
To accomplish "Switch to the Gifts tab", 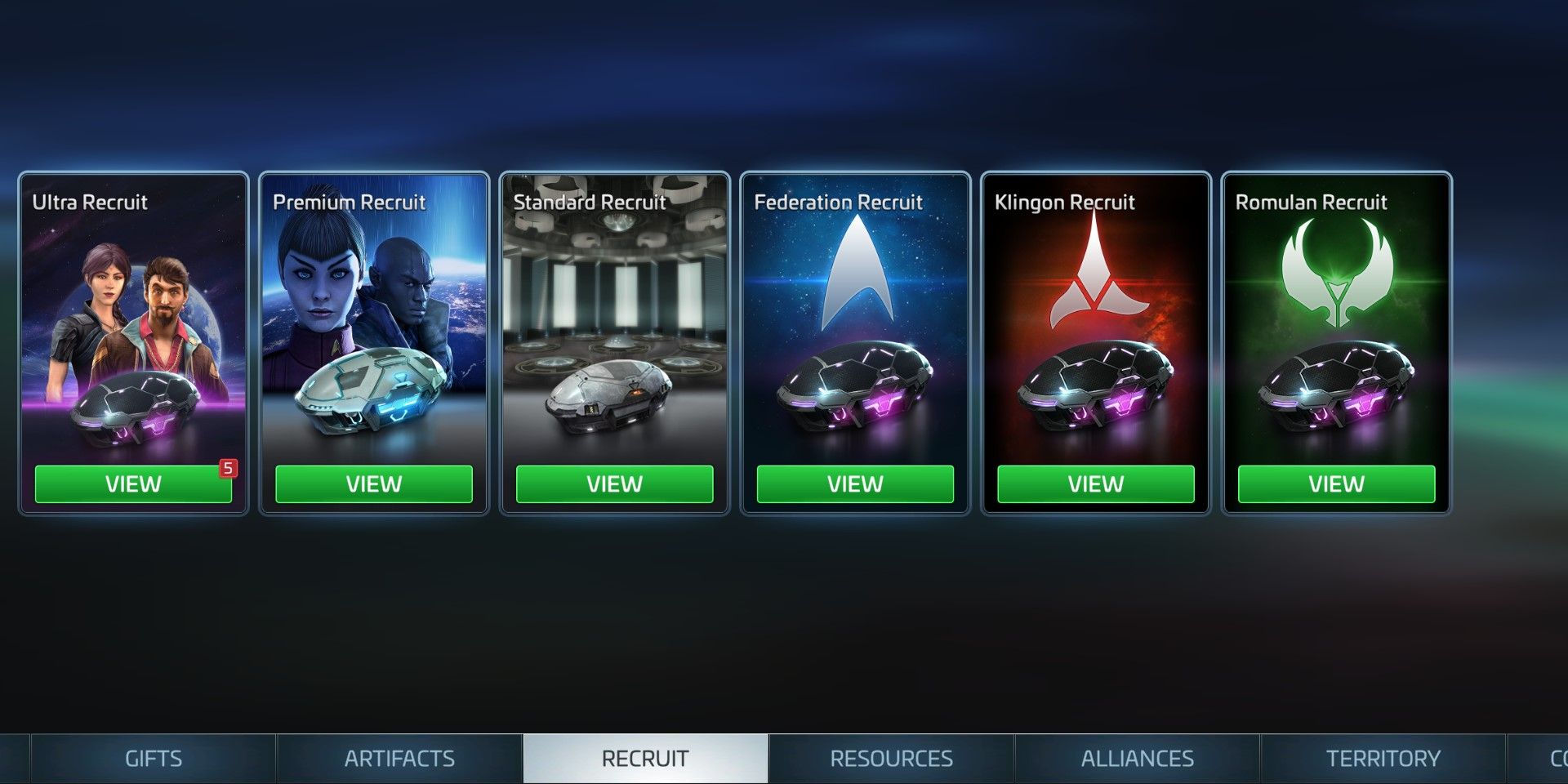I will pyautogui.click(x=154, y=759).
